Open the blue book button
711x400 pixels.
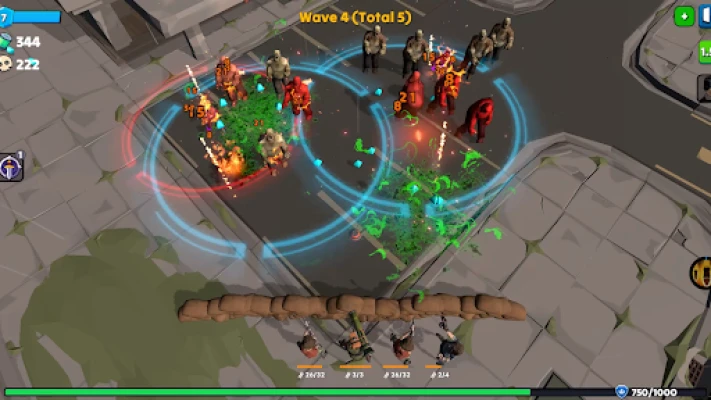click(x=705, y=18)
